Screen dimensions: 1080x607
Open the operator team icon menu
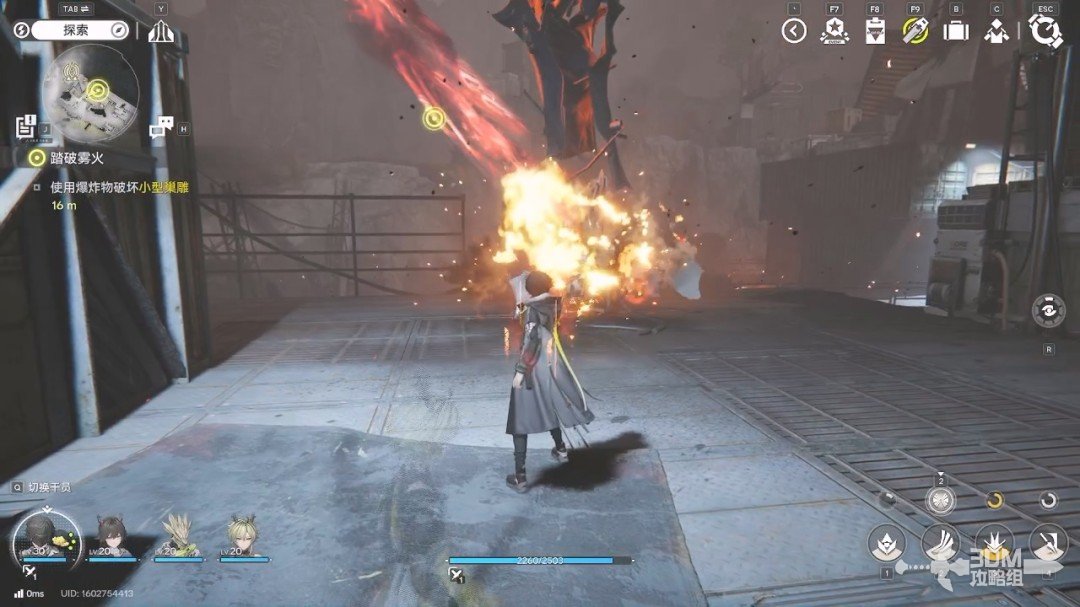pyautogui.click(x=996, y=31)
